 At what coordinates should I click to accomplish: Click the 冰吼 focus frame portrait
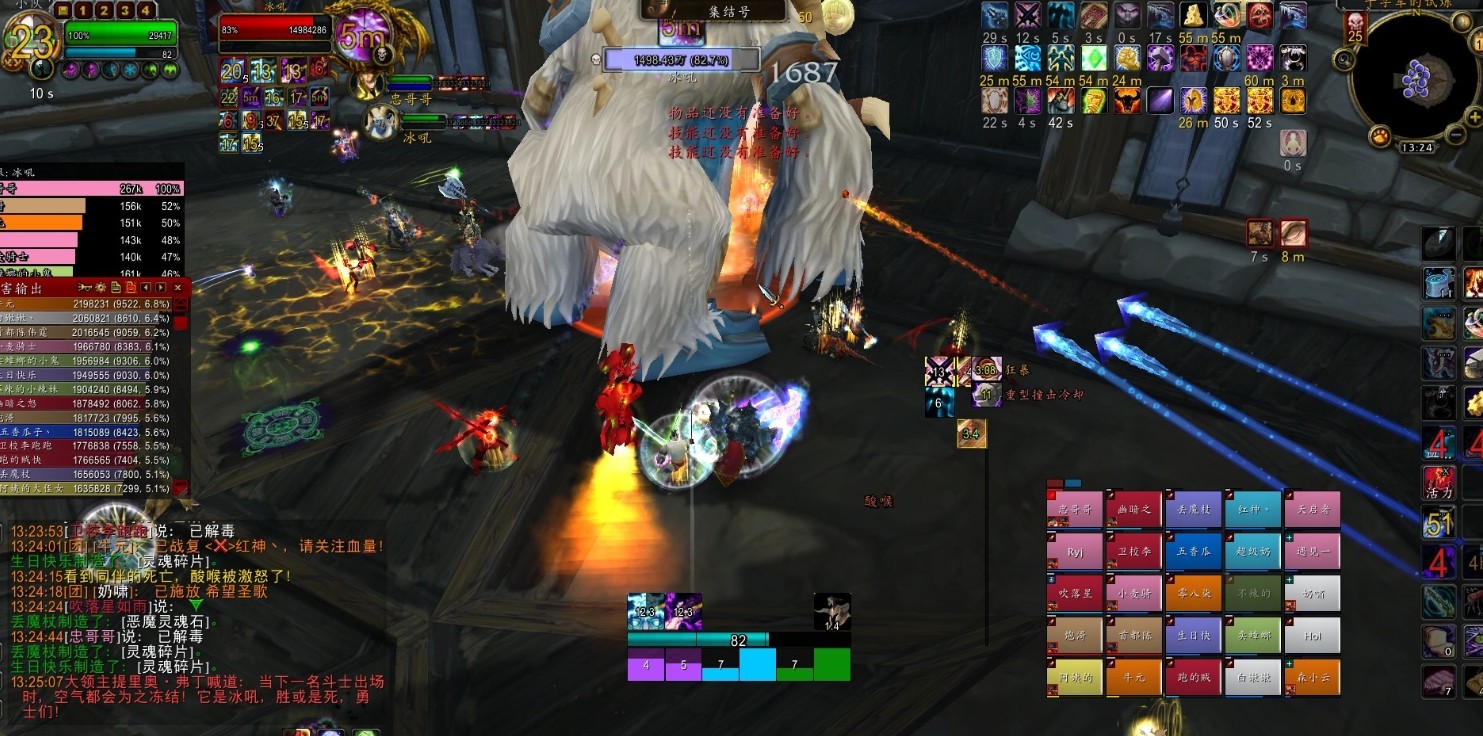379,122
